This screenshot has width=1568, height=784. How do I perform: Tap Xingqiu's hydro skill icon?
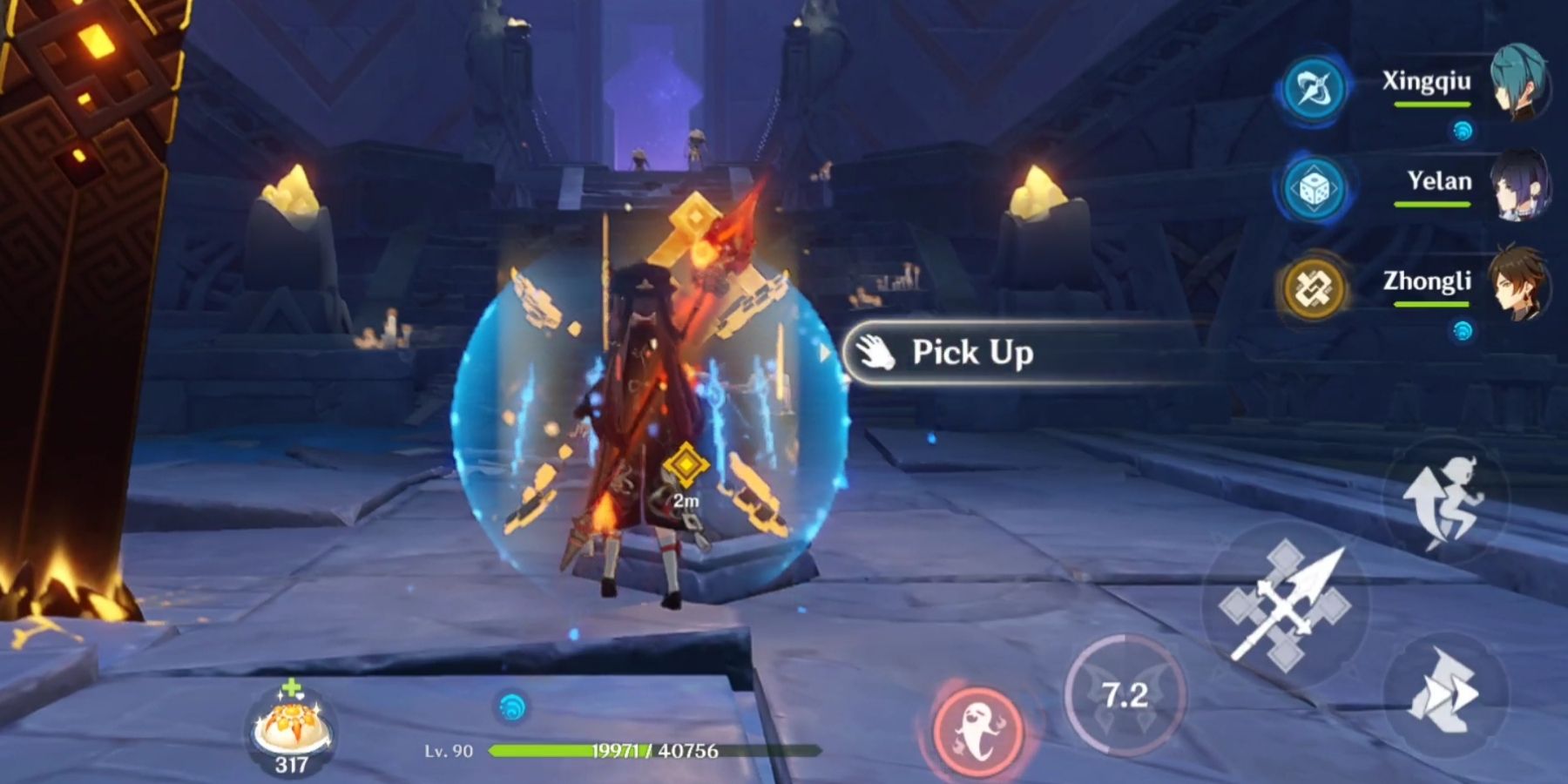(1318, 87)
